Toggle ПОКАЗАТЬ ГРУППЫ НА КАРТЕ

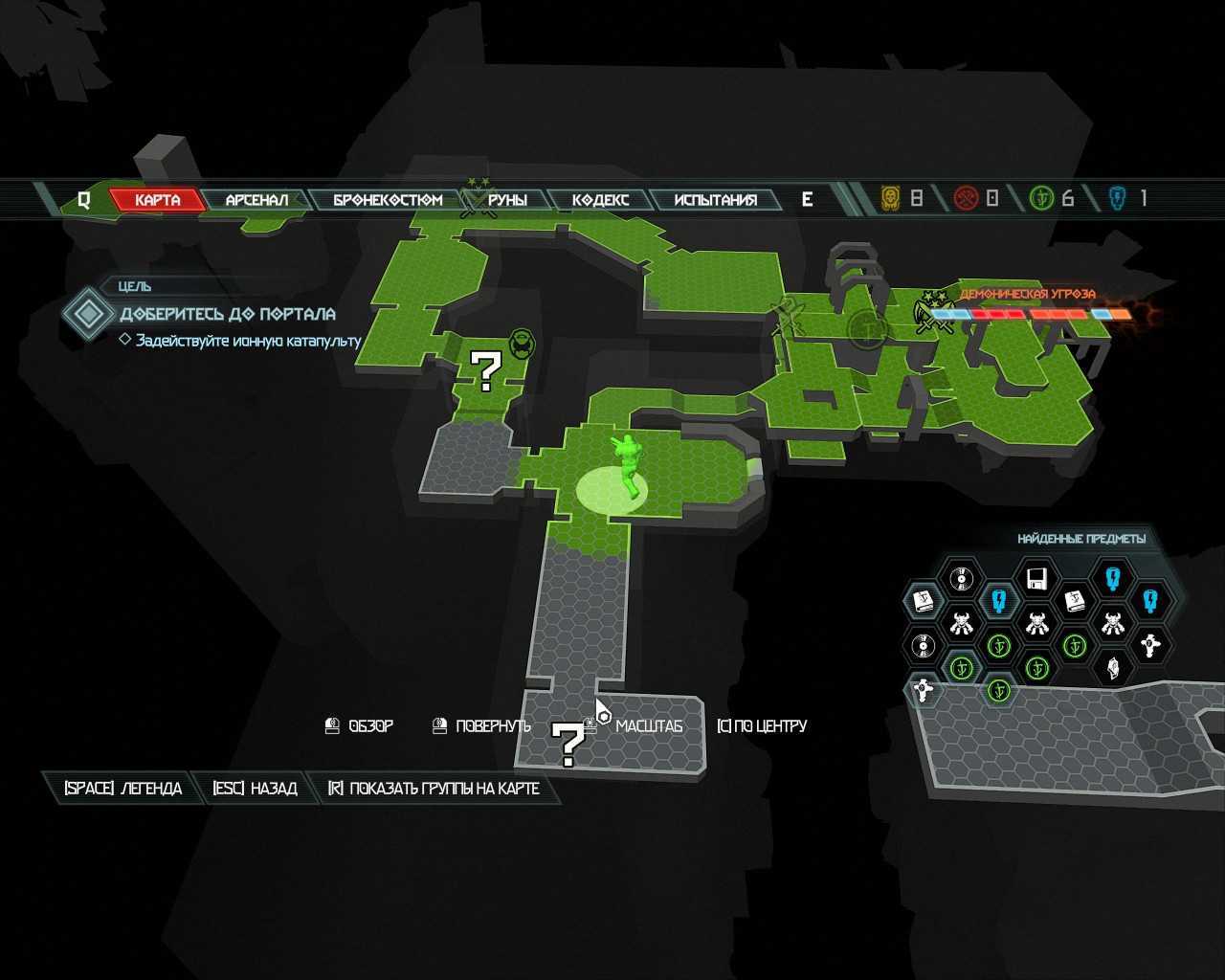click(434, 789)
